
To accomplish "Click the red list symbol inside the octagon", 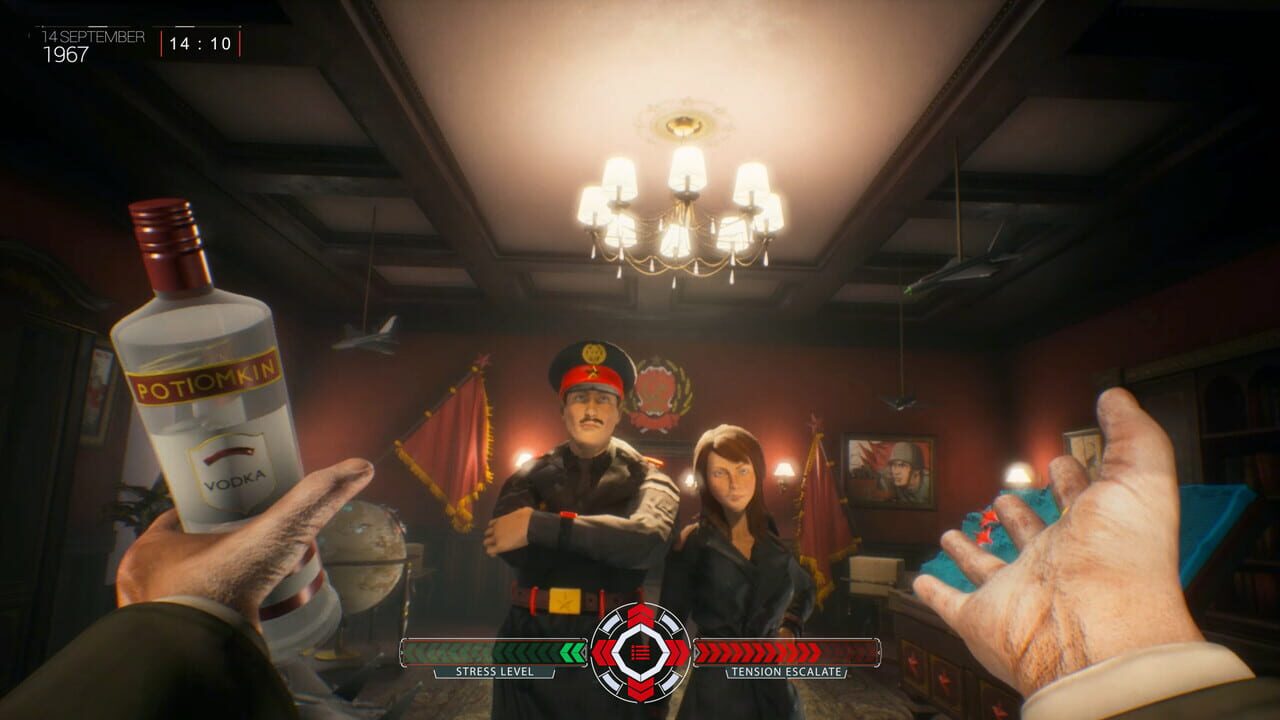I will click(640, 653).
